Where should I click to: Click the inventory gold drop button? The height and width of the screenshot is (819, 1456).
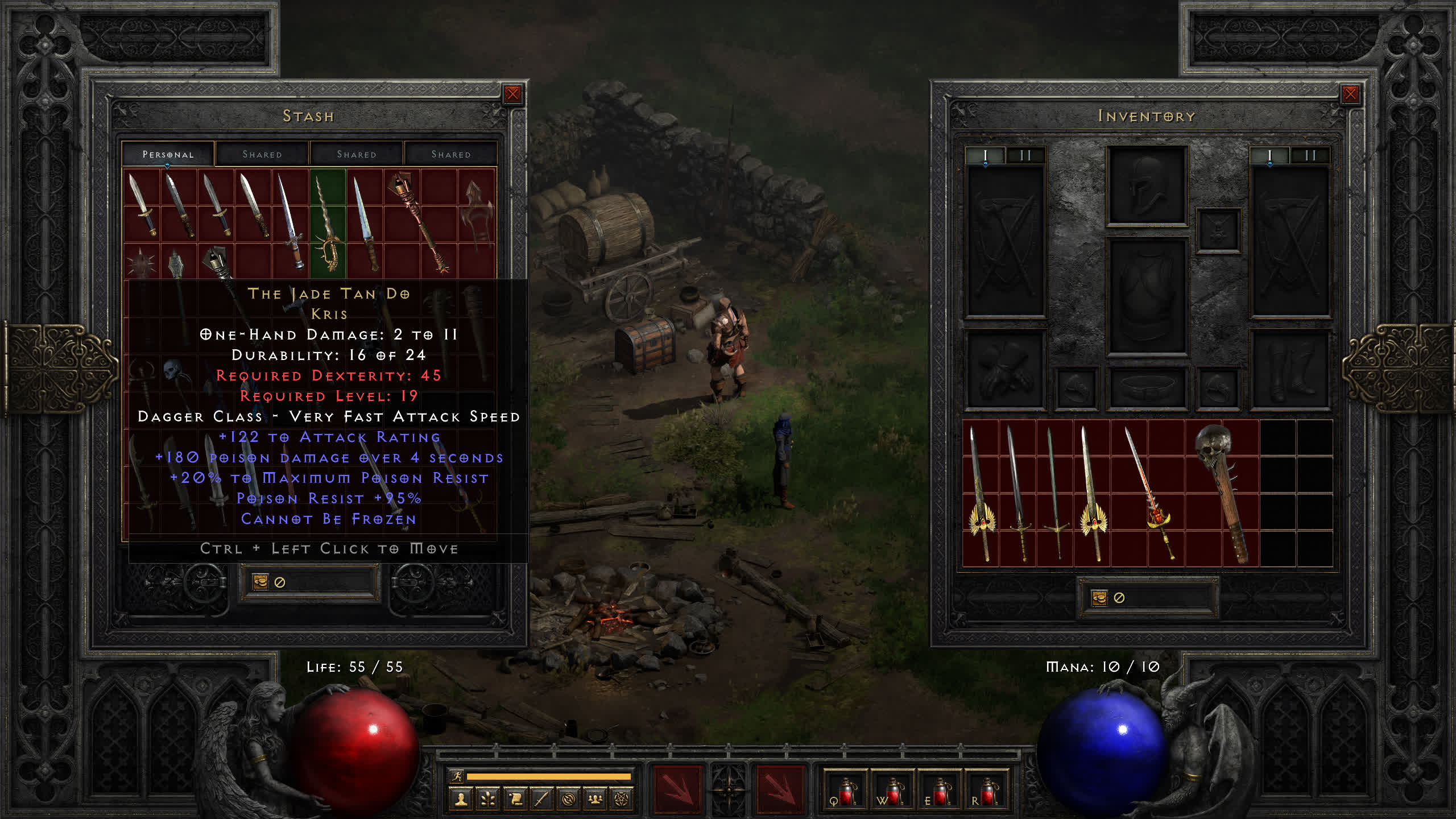(1099, 598)
